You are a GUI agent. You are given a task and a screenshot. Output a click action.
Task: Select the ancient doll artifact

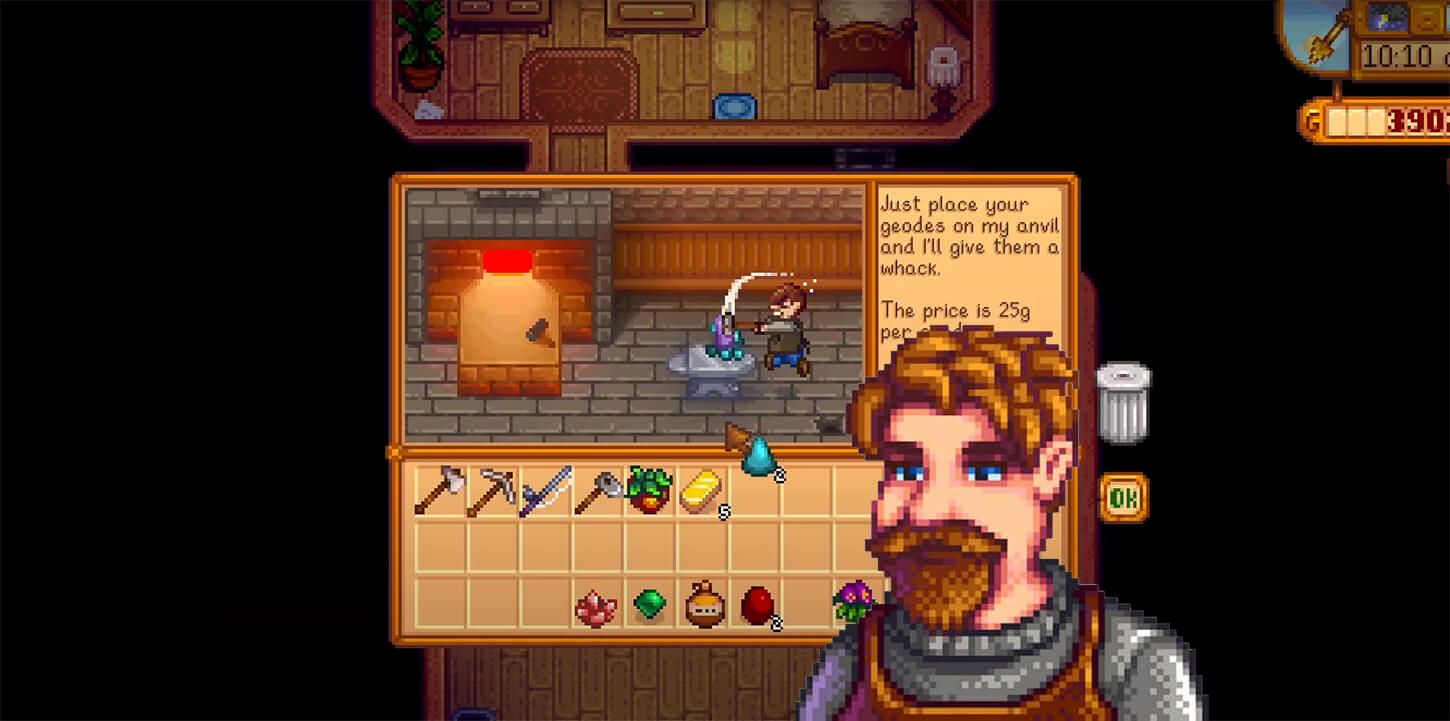705,601
